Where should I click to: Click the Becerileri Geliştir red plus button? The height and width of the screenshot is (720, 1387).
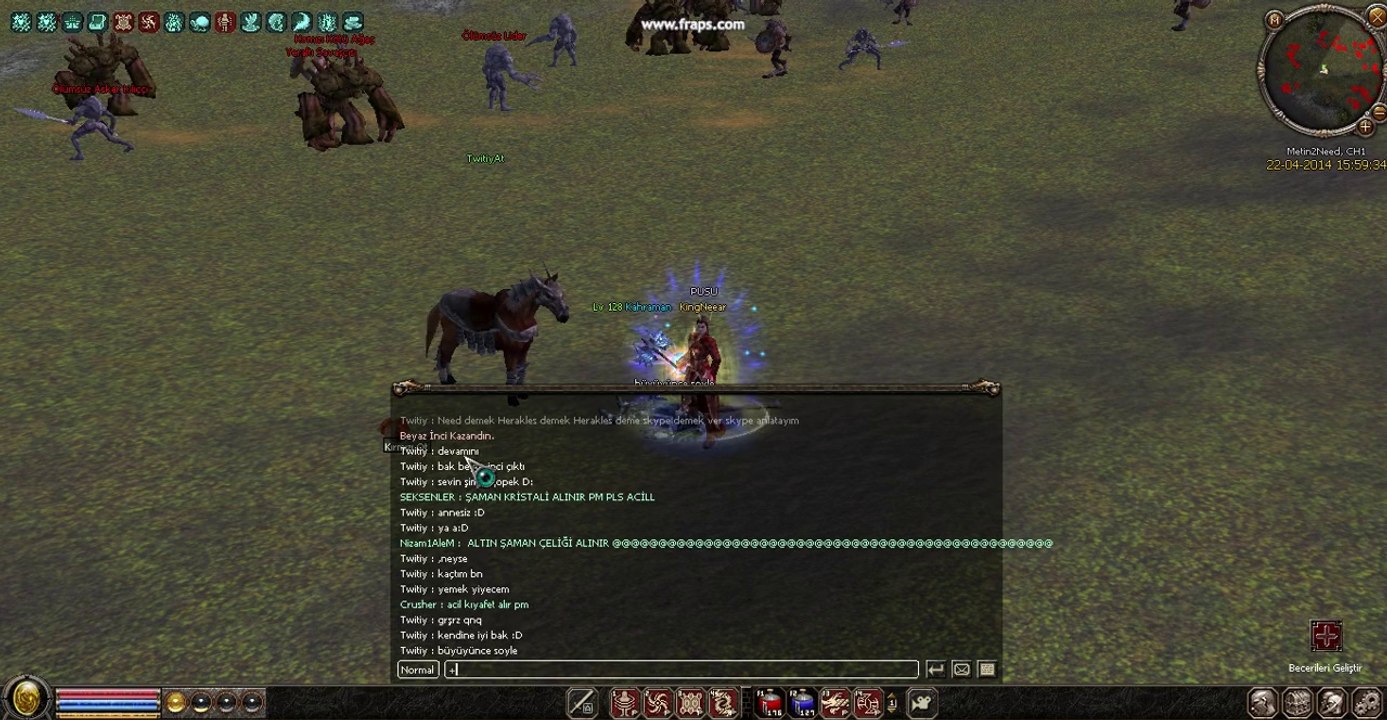[x=1326, y=636]
